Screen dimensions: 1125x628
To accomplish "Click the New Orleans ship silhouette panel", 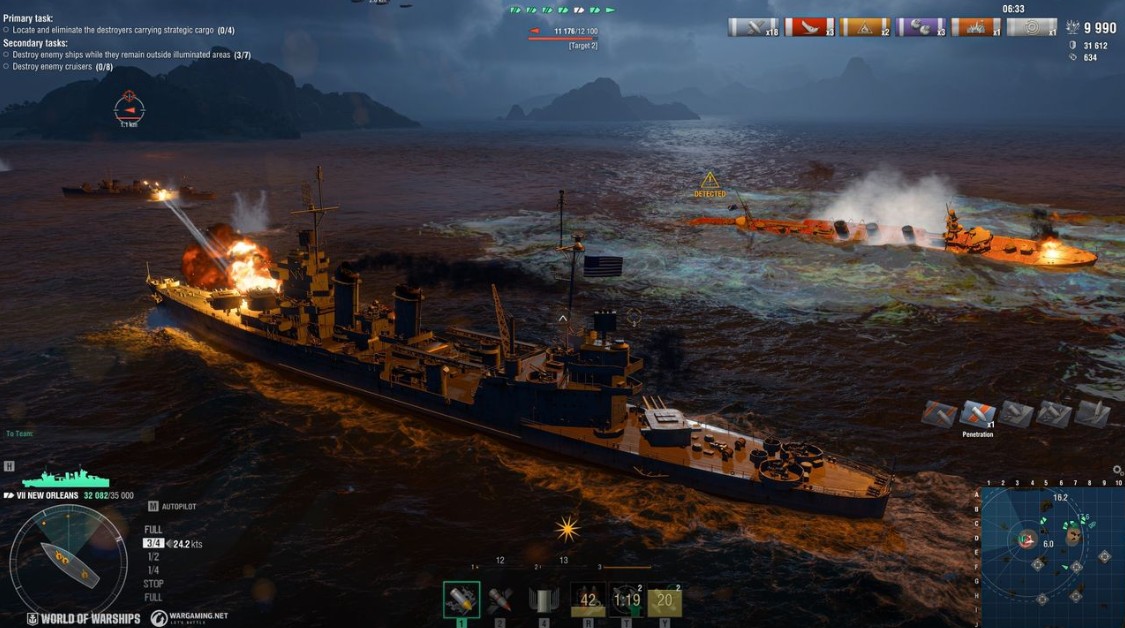I will tap(66, 478).
